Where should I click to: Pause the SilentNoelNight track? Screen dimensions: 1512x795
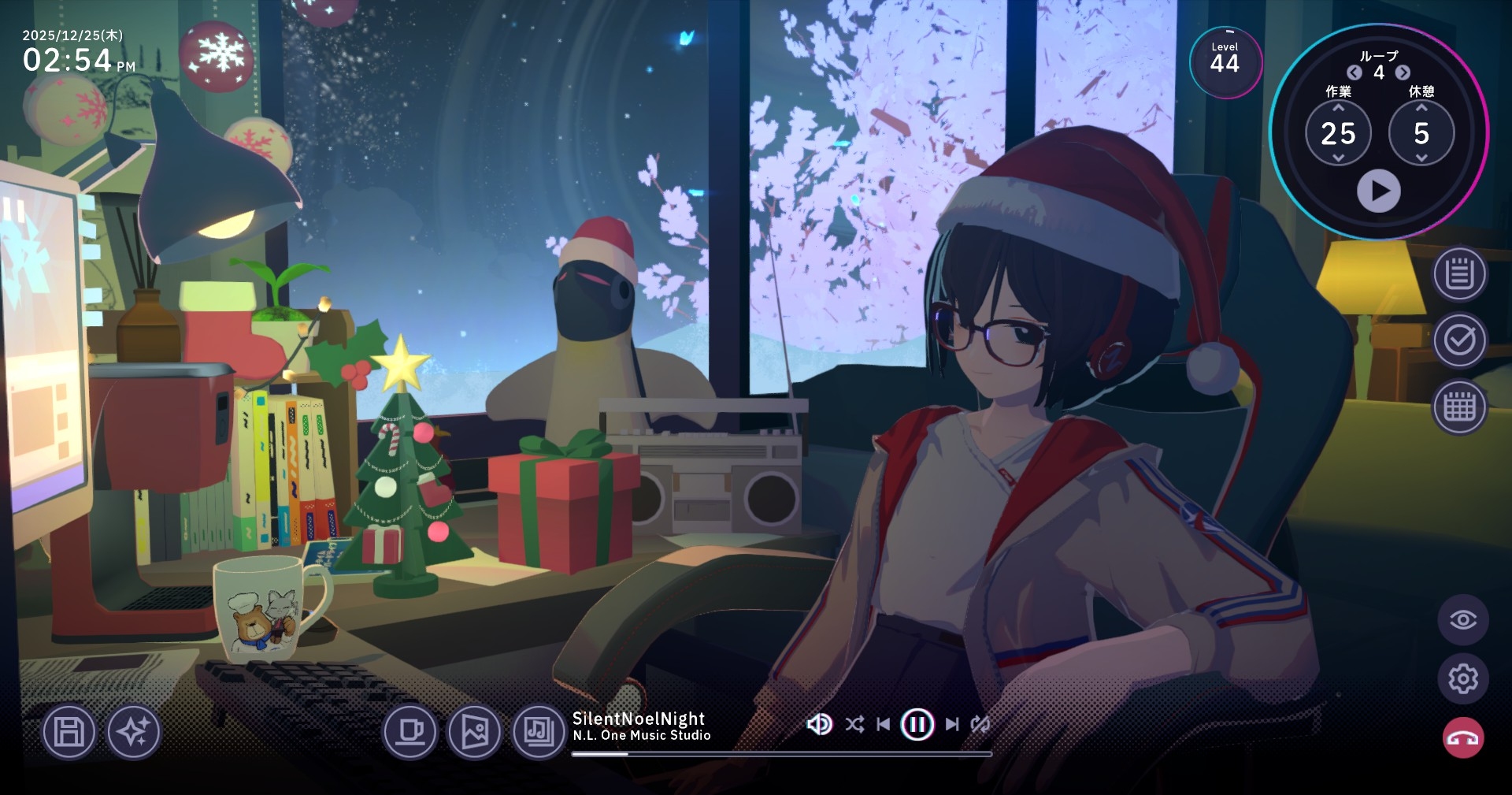pos(917,724)
